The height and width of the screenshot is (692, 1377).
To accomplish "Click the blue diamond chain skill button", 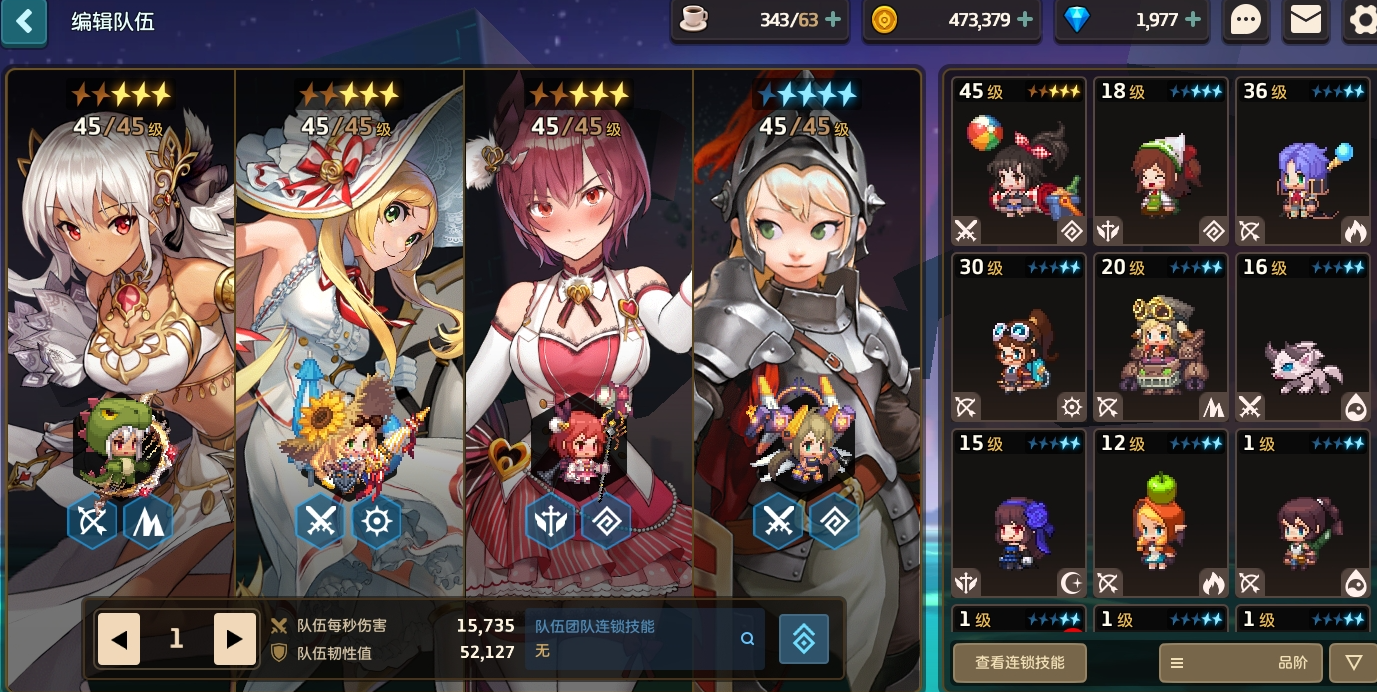I will point(804,640).
